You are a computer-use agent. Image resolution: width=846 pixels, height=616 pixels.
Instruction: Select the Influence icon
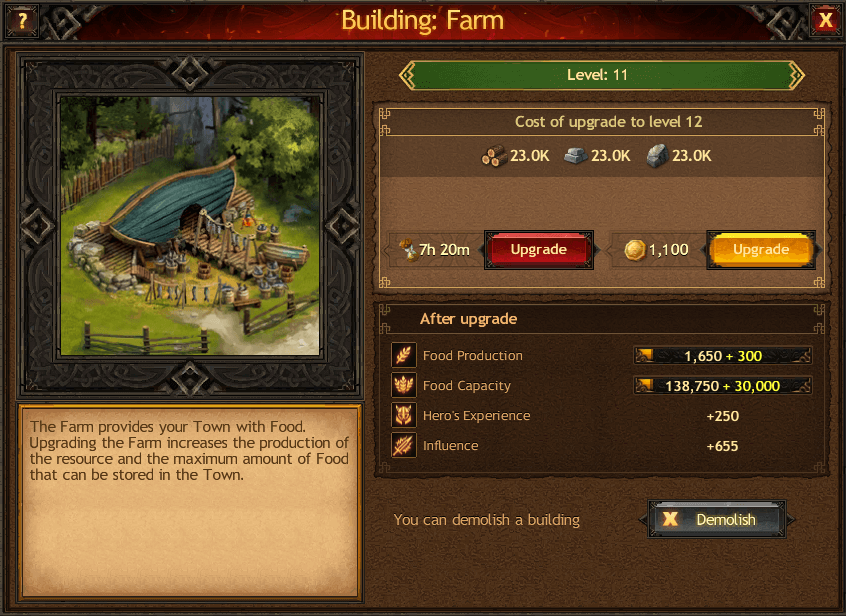[404, 446]
